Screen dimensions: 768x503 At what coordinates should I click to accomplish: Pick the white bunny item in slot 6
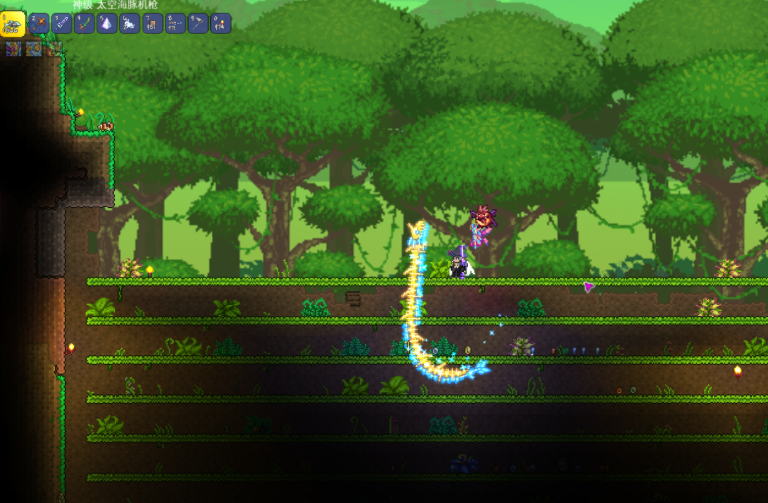pyautogui.click(x=130, y=23)
